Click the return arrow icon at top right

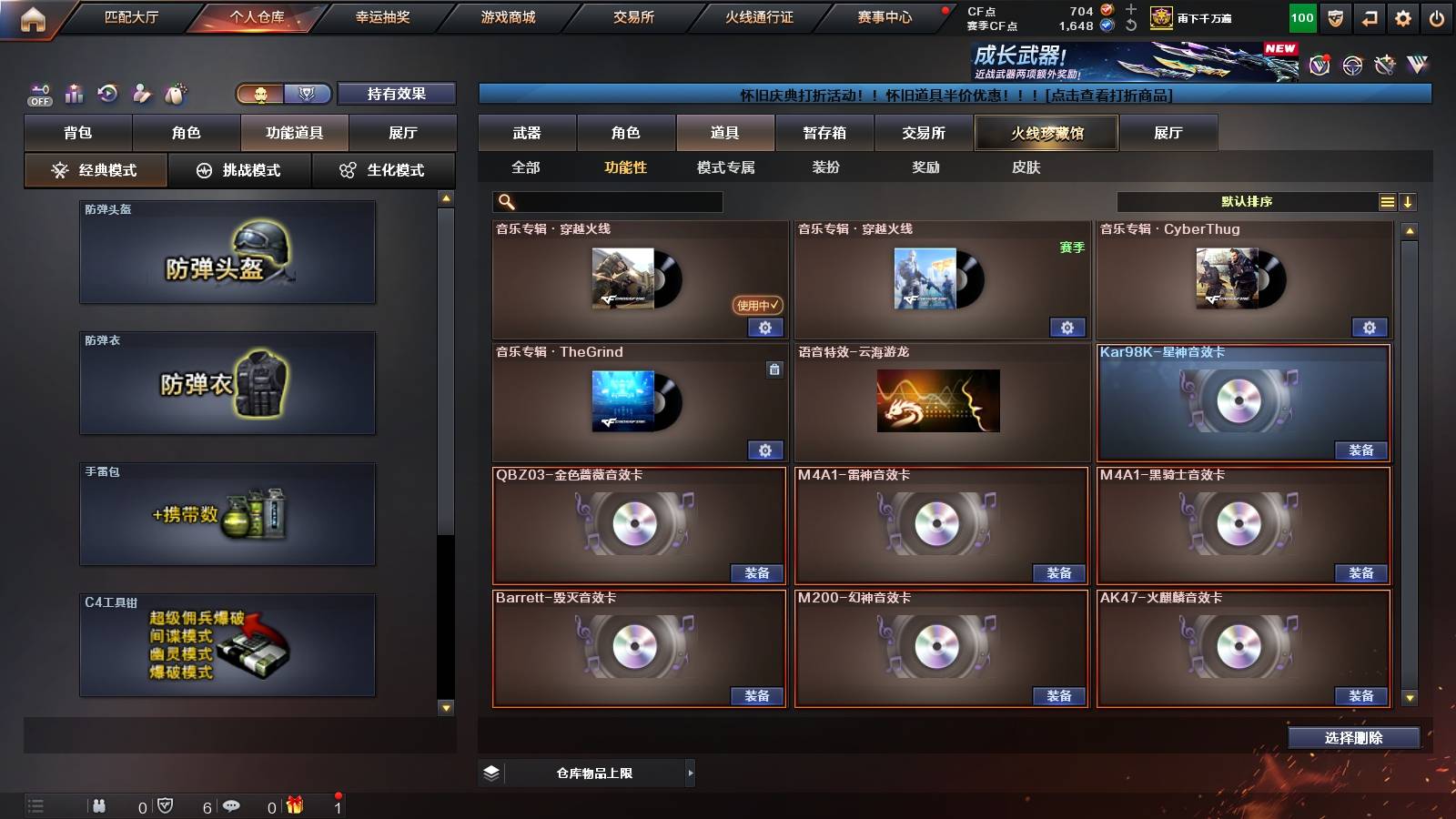coord(1369,15)
